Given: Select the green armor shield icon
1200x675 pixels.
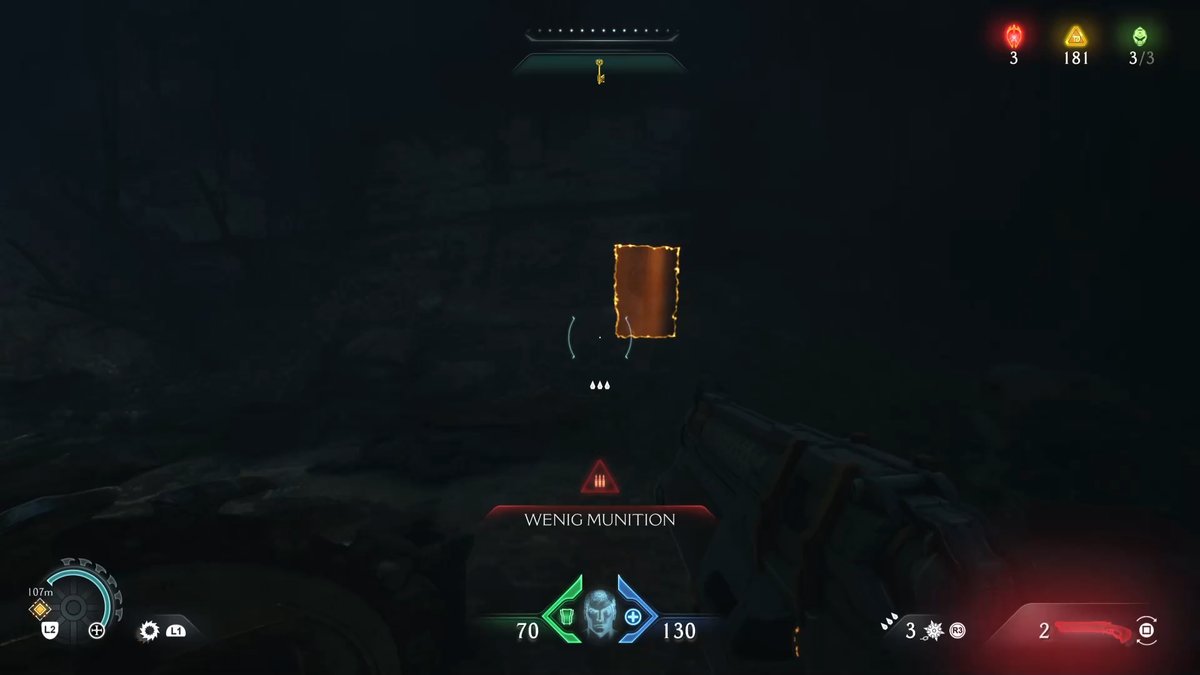Looking at the screenshot, I should [567, 617].
